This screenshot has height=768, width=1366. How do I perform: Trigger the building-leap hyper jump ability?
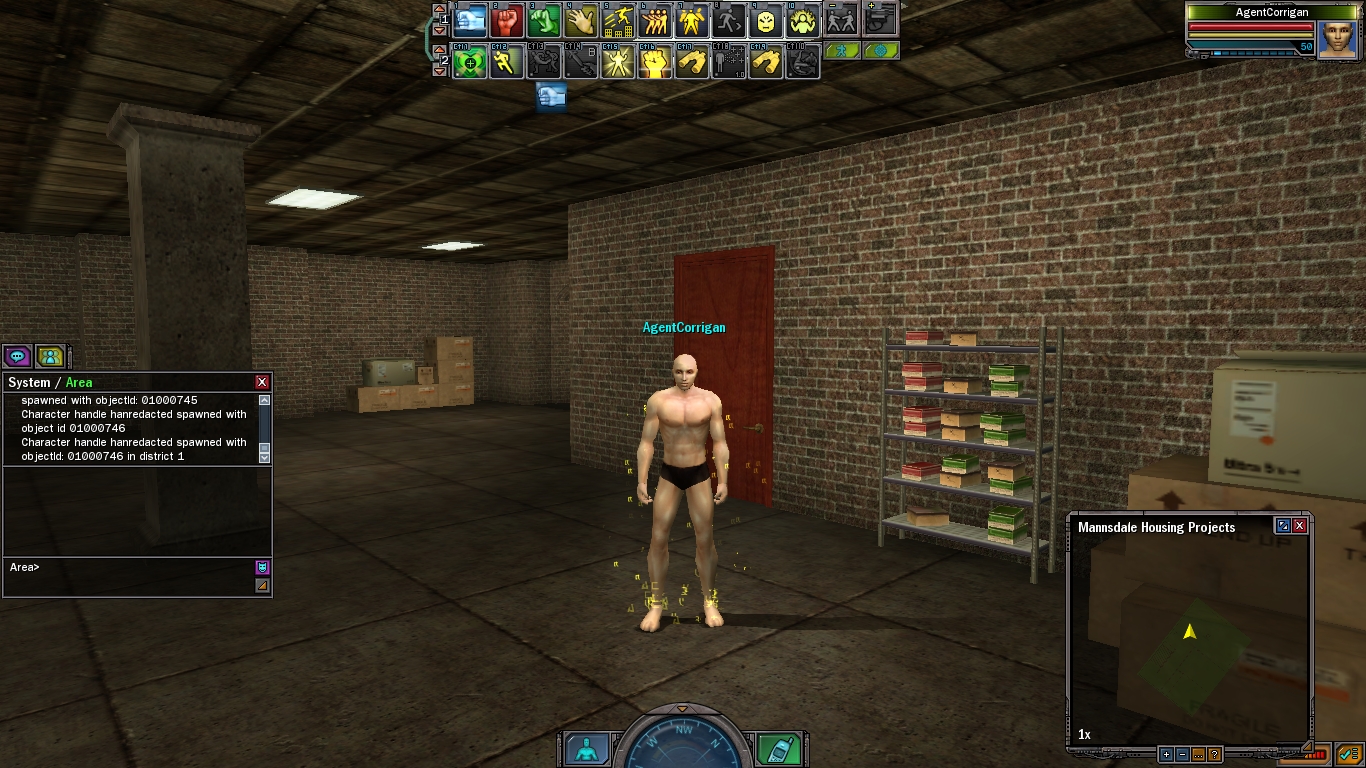pyautogui.click(x=618, y=20)
